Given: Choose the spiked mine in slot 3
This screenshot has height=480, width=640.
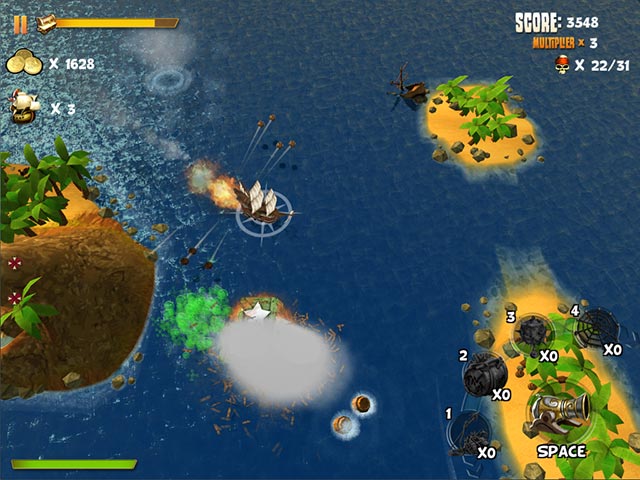Looking at the screenshot, I should pos(531,334).
